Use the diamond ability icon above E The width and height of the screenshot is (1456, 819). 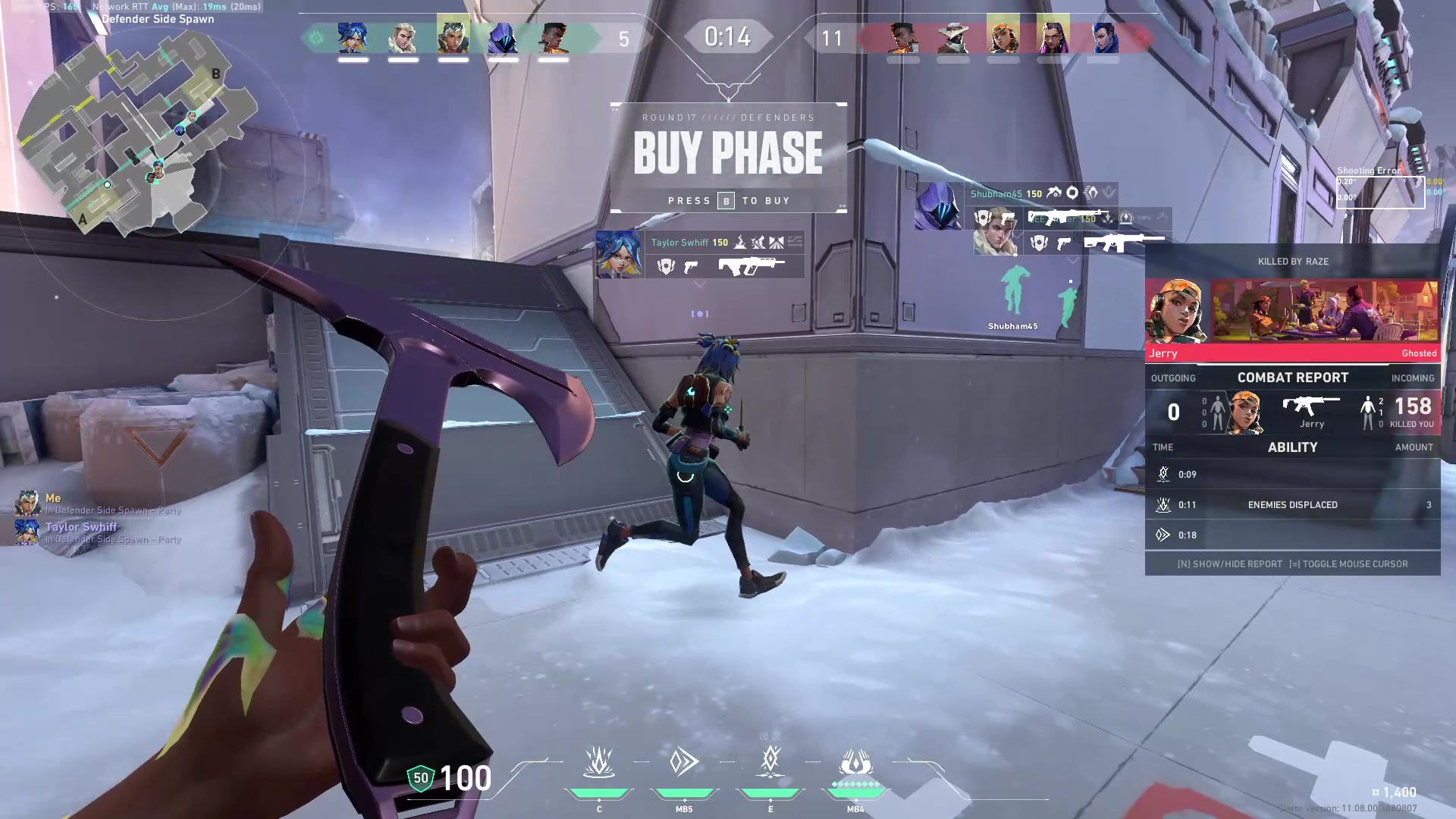click(770, 761)
